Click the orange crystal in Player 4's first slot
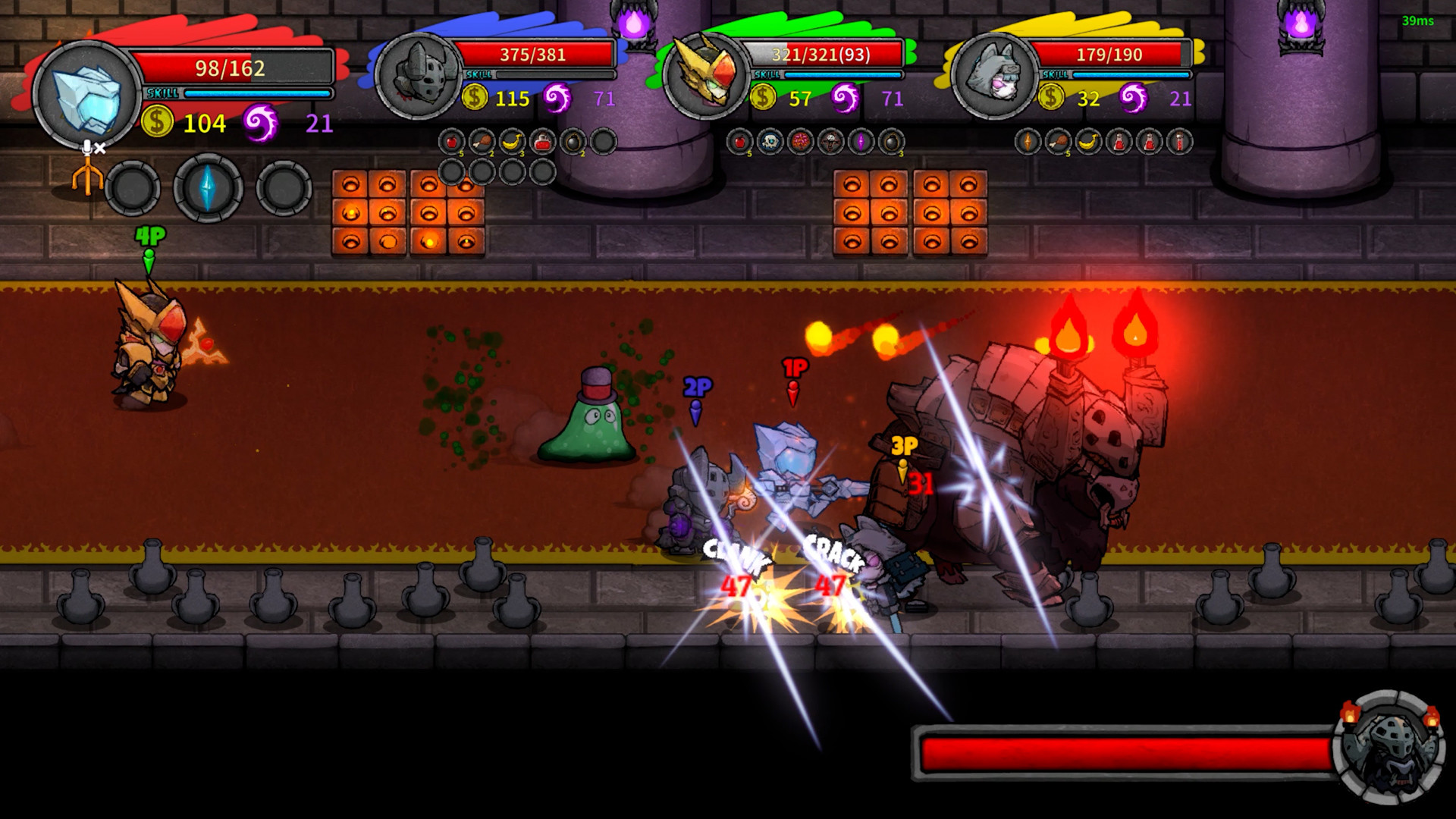 point(1028,141)
